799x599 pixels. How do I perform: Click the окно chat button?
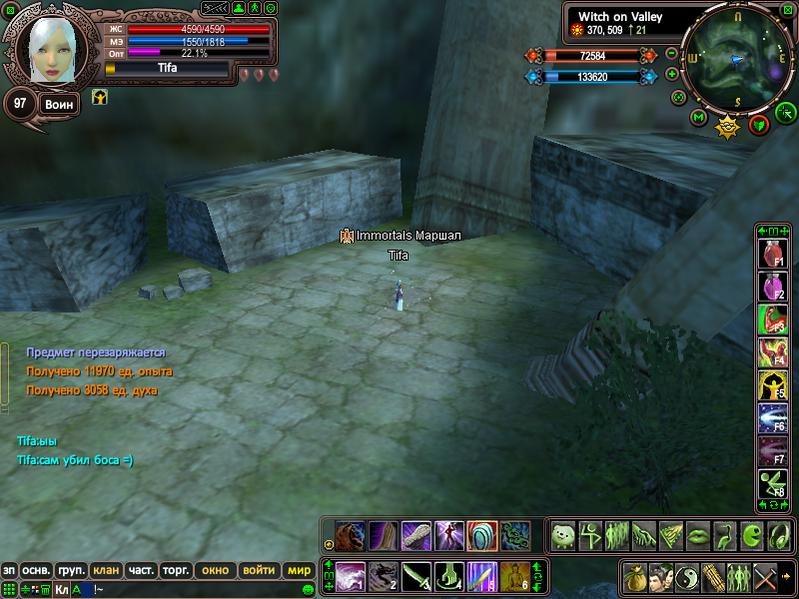click(x=215, y=570)
